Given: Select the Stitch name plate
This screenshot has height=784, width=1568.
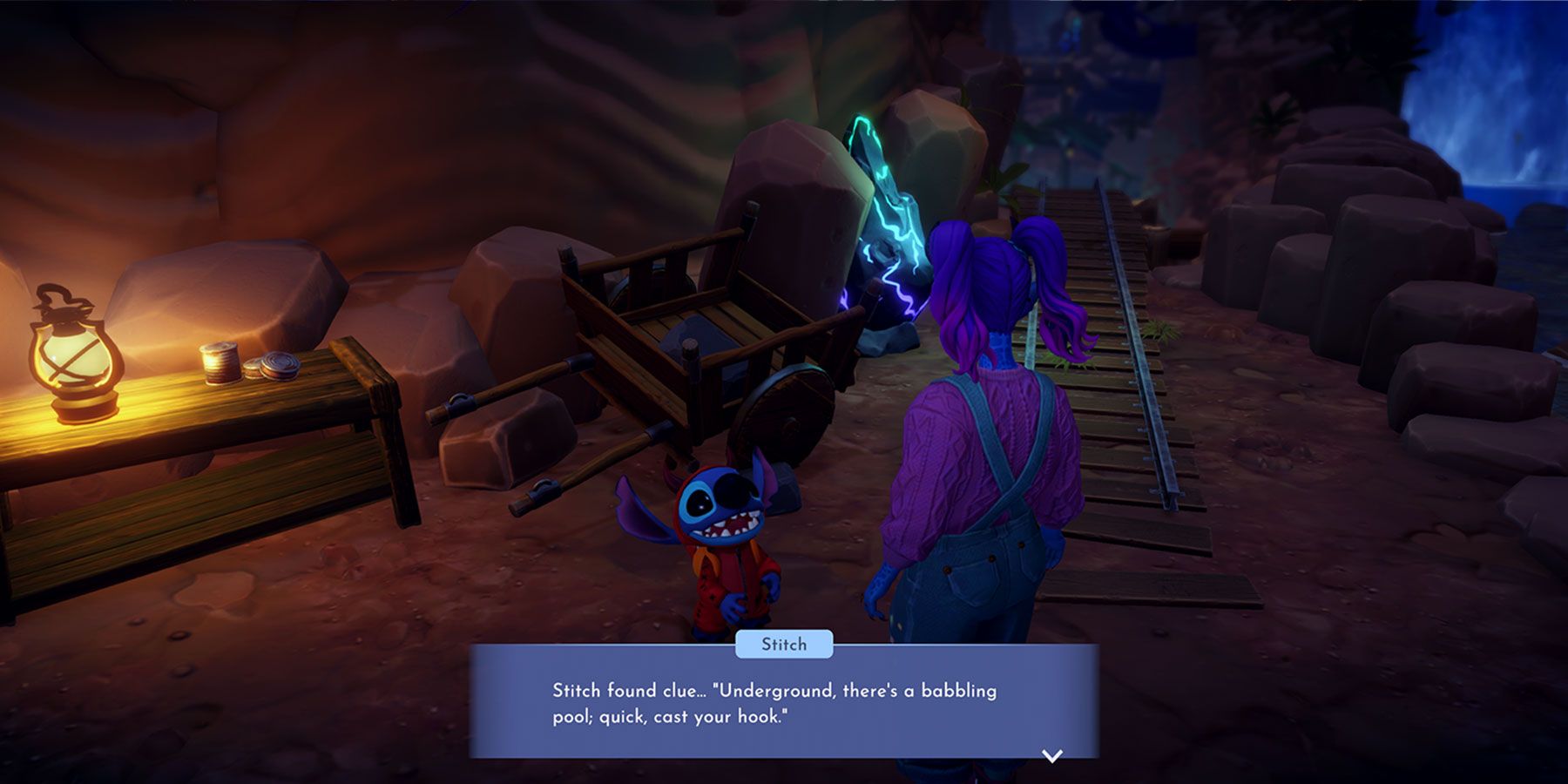Looking at the screenshot, I should (x=783, y=645).
